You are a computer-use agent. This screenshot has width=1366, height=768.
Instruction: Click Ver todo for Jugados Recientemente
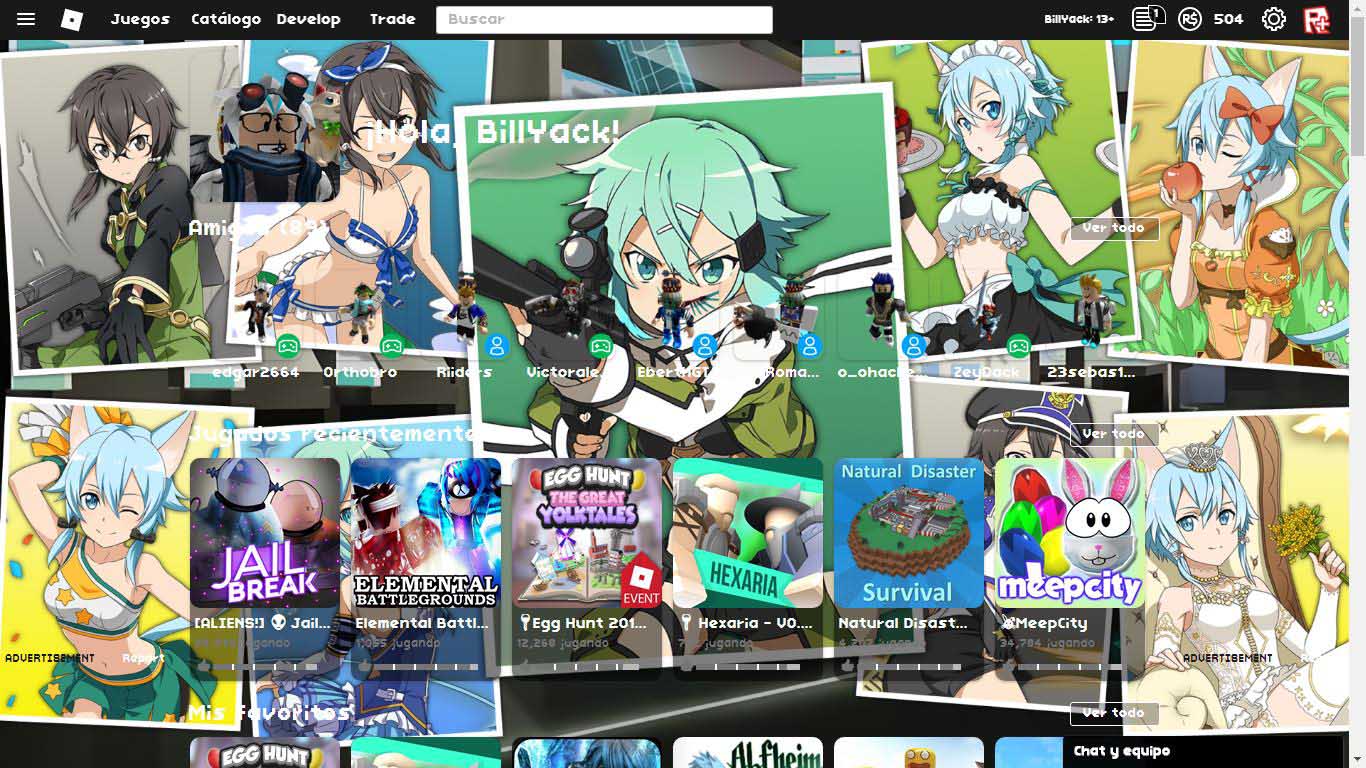pyautogui.click(x=1114, y=434)
